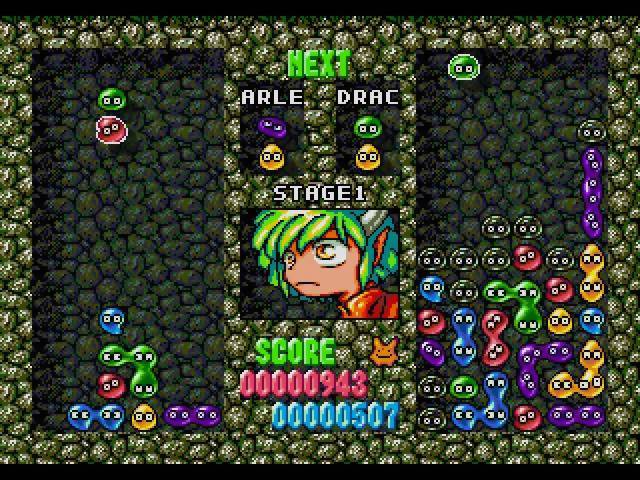
Task: Click Arle's next puyo pair preview
Action: (271, 142)
